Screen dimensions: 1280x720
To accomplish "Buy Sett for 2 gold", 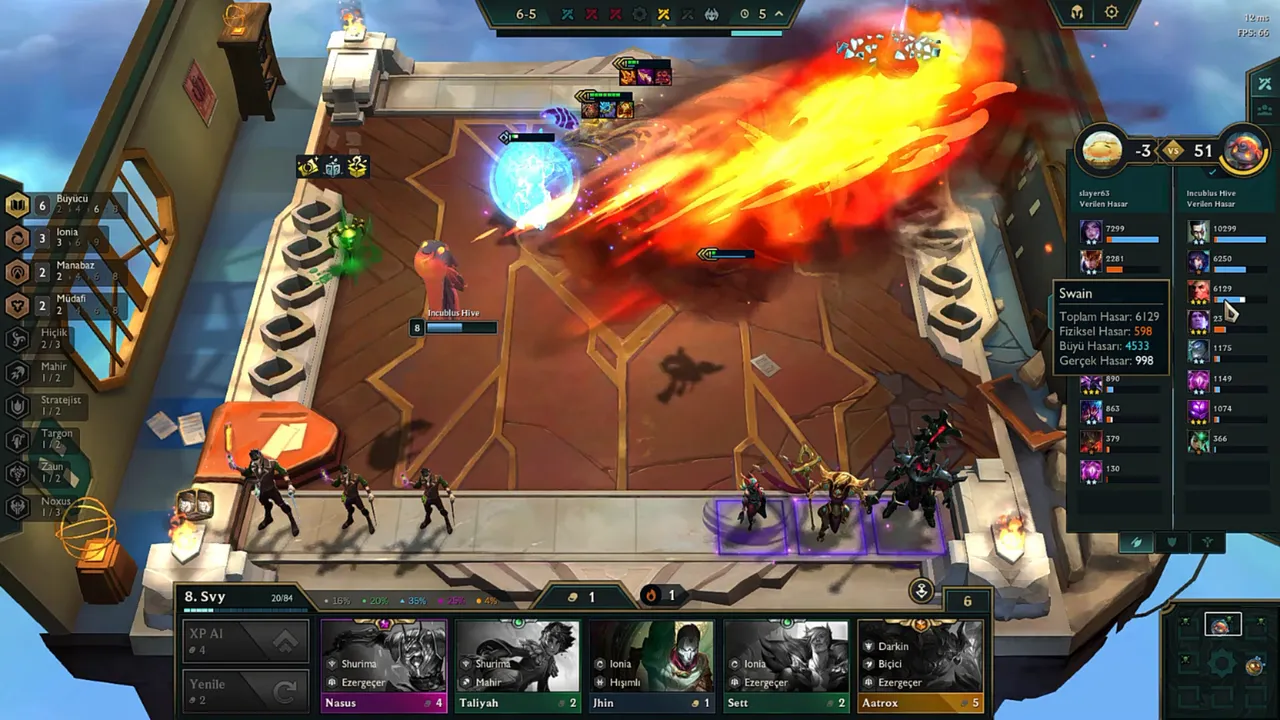I will point(786,665).
